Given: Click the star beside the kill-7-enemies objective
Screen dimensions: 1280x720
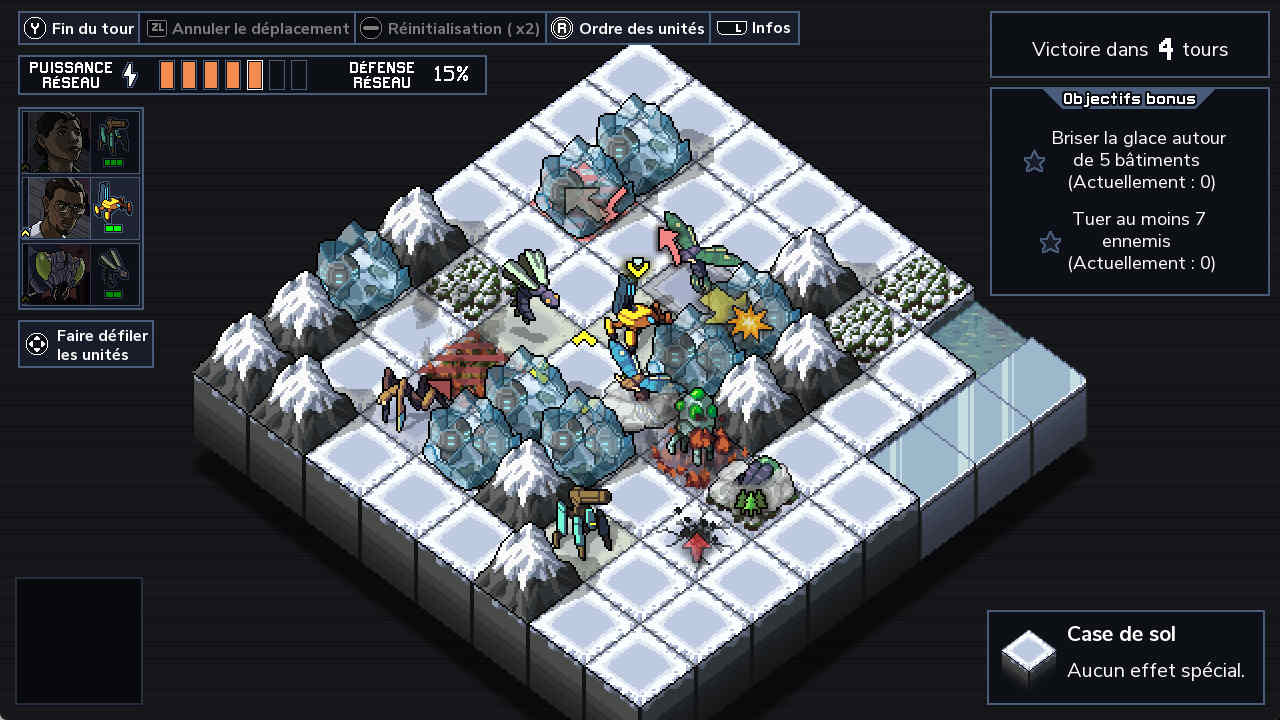Looking at the screenshot, I should (1050, 242).
